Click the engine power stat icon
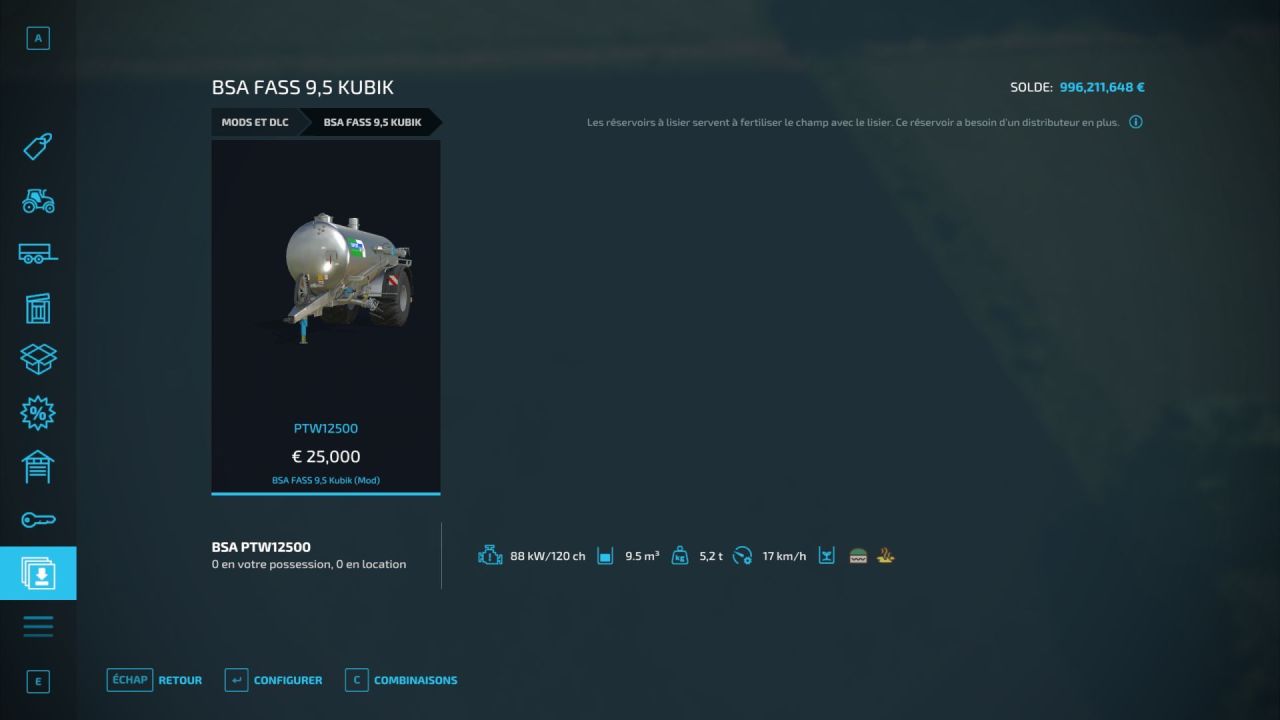1280x720 pixels. (x=490, y=555)
